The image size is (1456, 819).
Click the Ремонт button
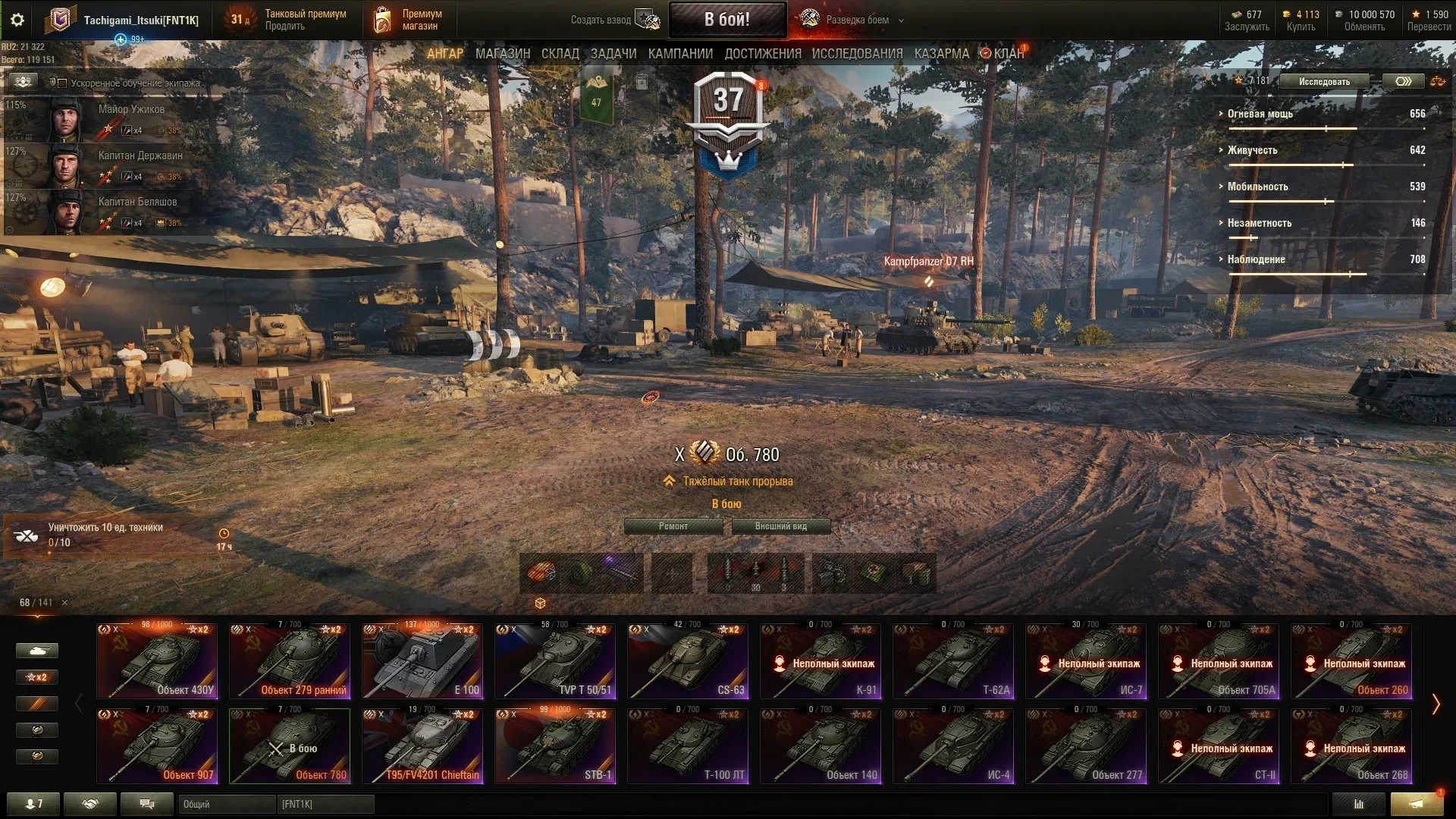pyautogui.click(x=673, y=526)
